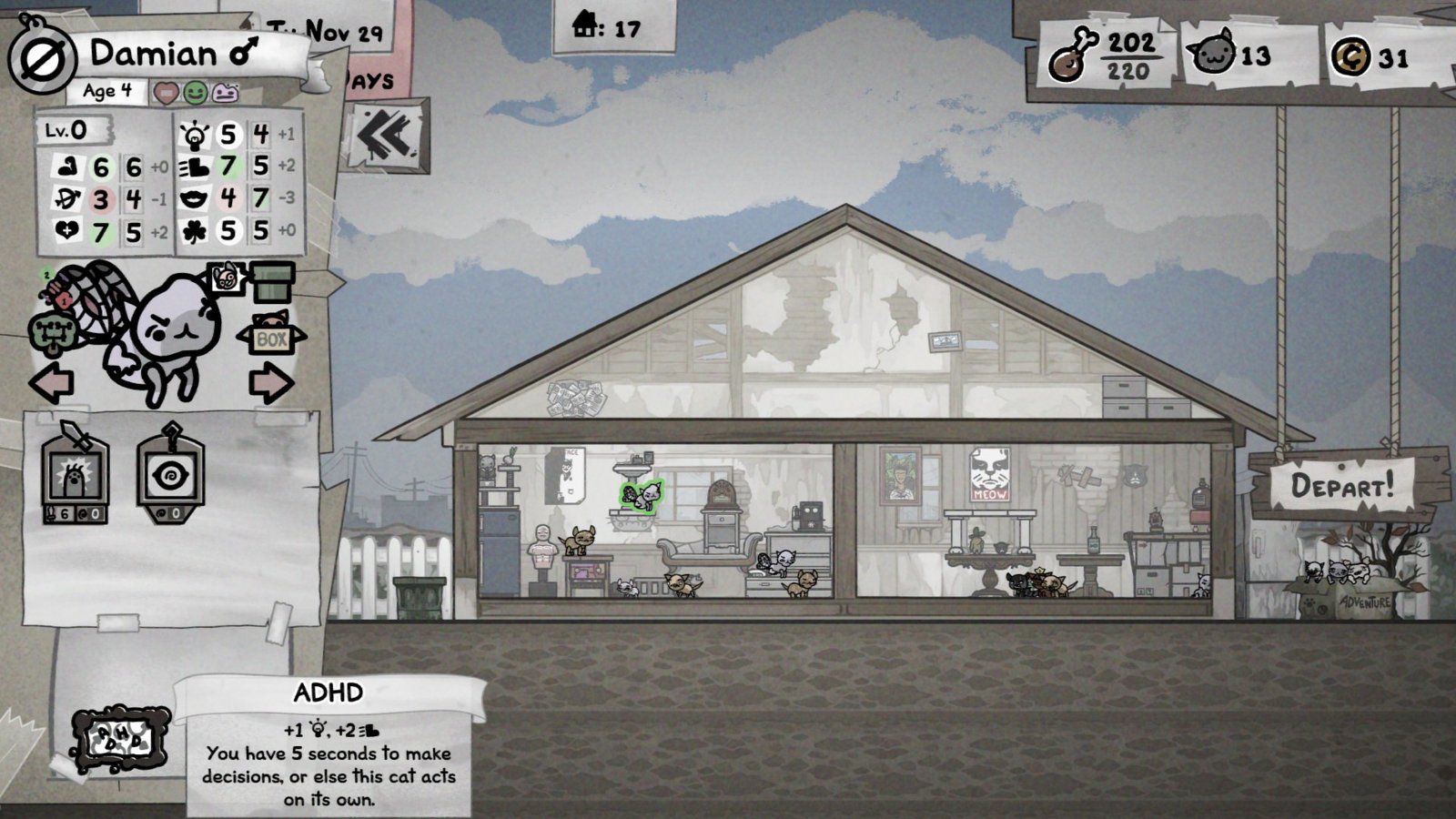This screenshot has height=819, width=1456.
Task: Collapse the cat panel with double-arrow button
Action: click(x=387, y=136)
